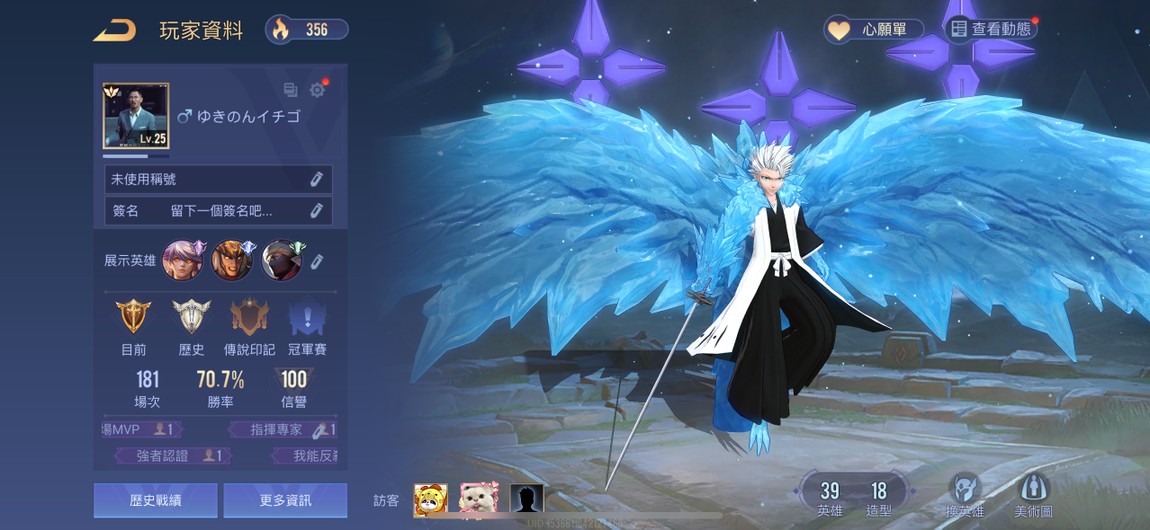This screenshot has height=530, width=1150.
Task: View the yellow lion visitor avatar
Action: [x=431, y=499]
